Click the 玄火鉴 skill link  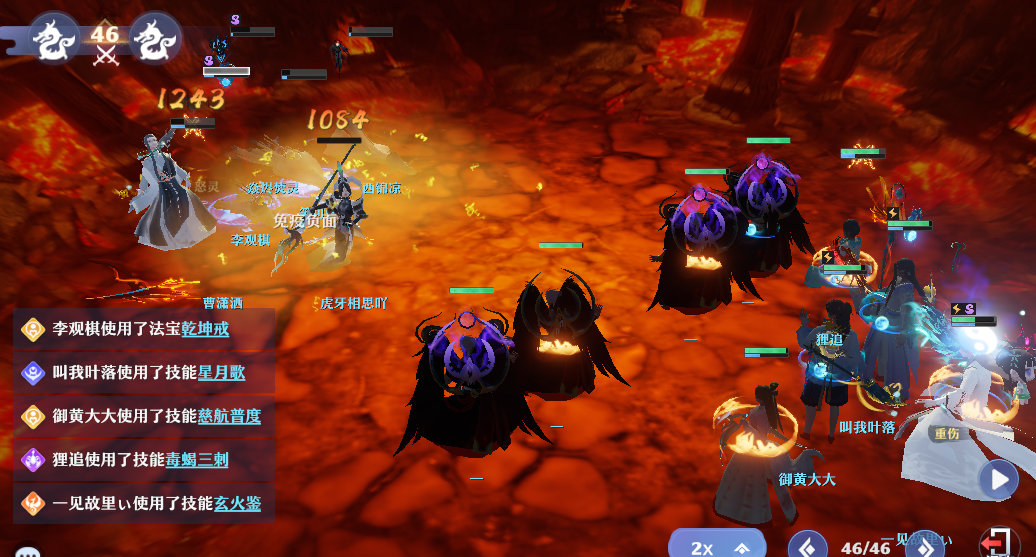(x=237, y=504)
